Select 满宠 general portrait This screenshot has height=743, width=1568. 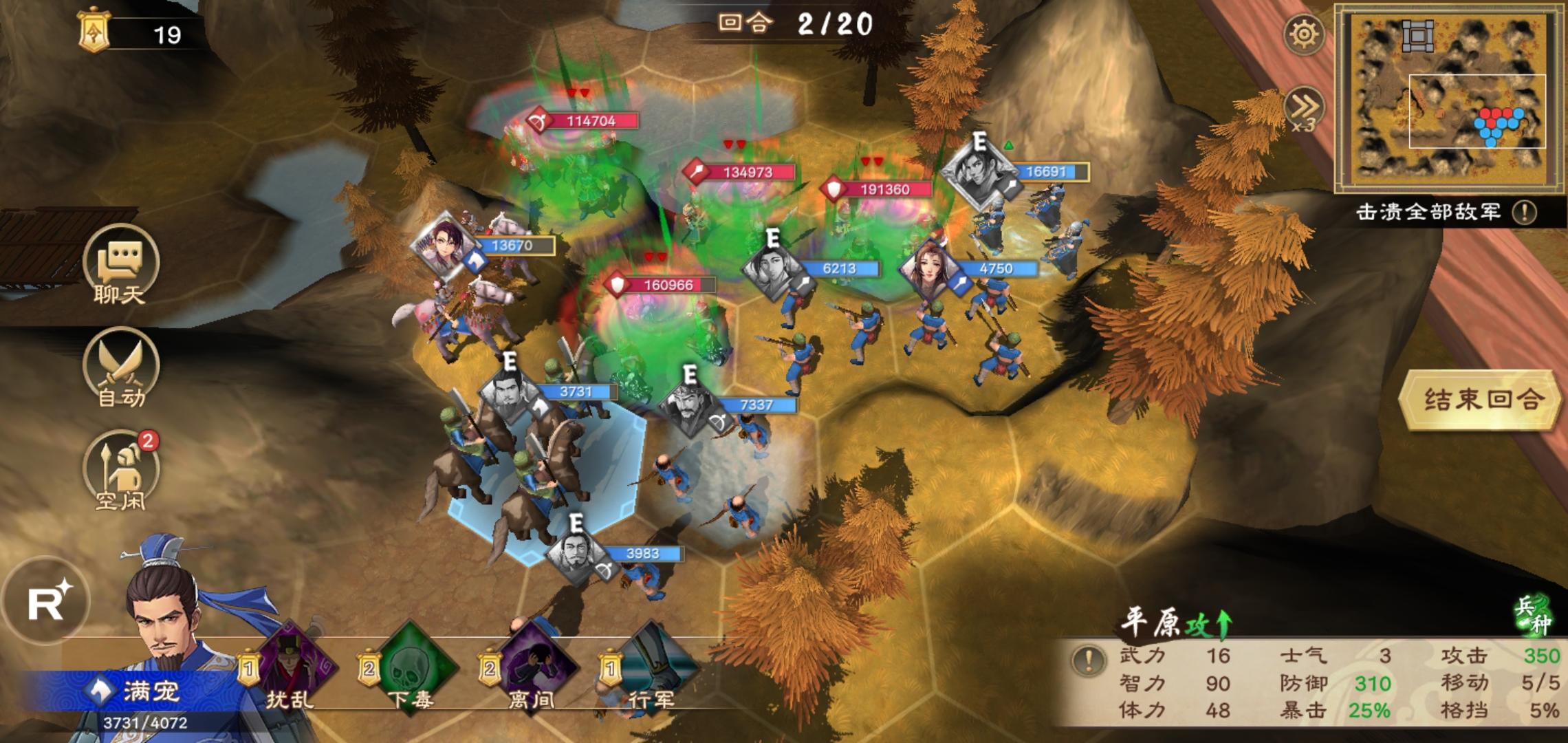pyautogui.click(x=165, y=633)
